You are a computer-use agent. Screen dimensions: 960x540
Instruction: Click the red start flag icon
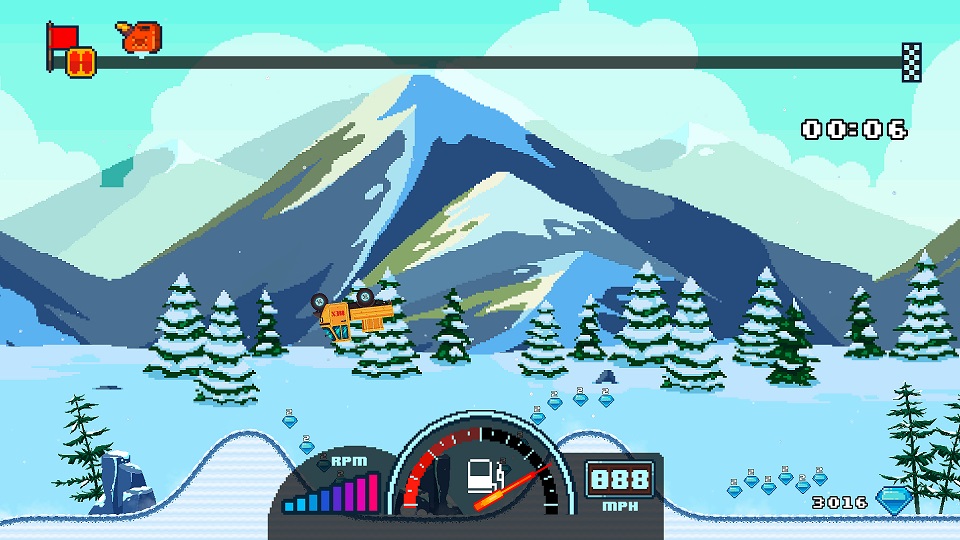coord(62,37)
